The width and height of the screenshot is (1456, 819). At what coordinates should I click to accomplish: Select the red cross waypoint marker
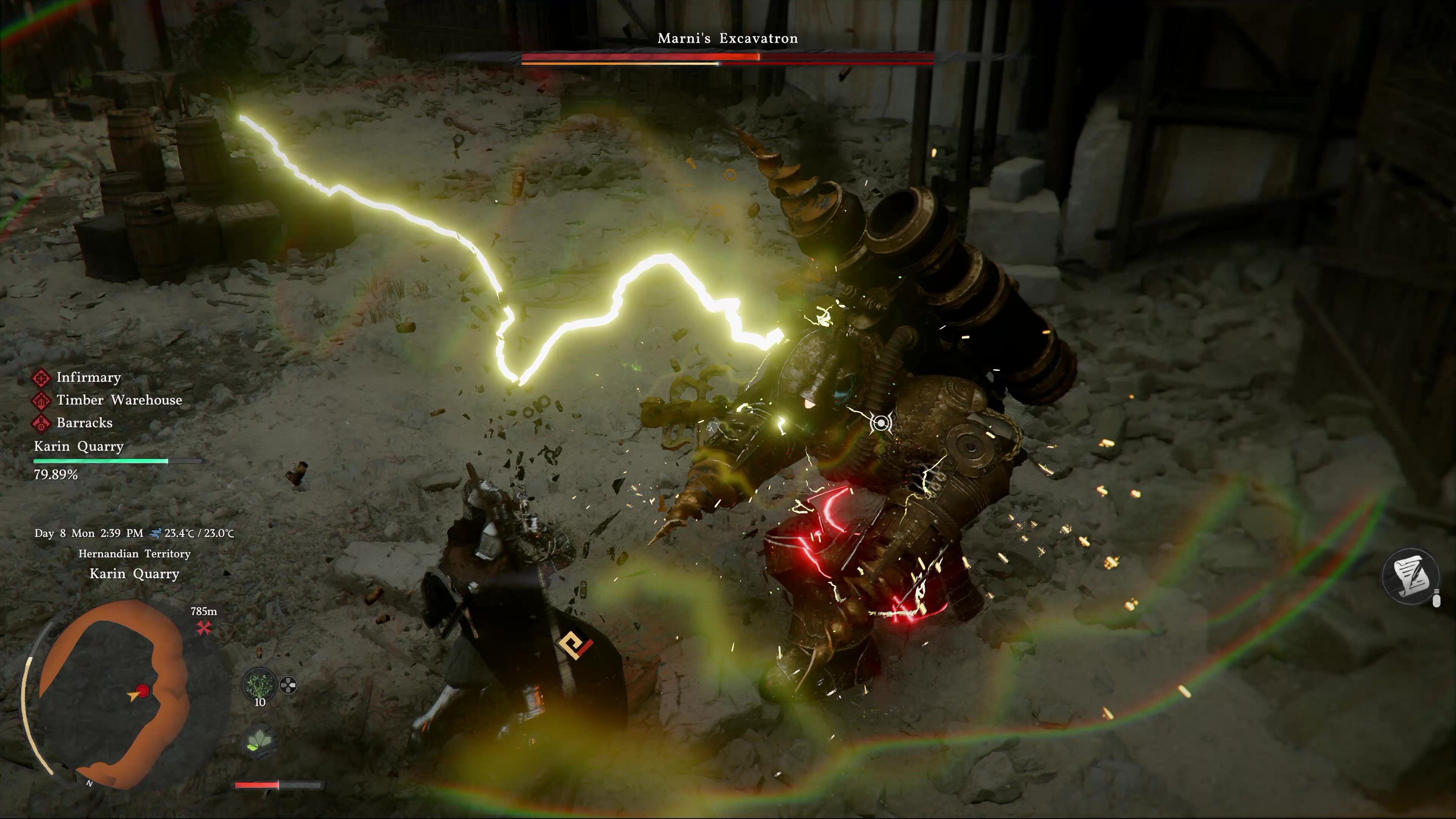204,627
